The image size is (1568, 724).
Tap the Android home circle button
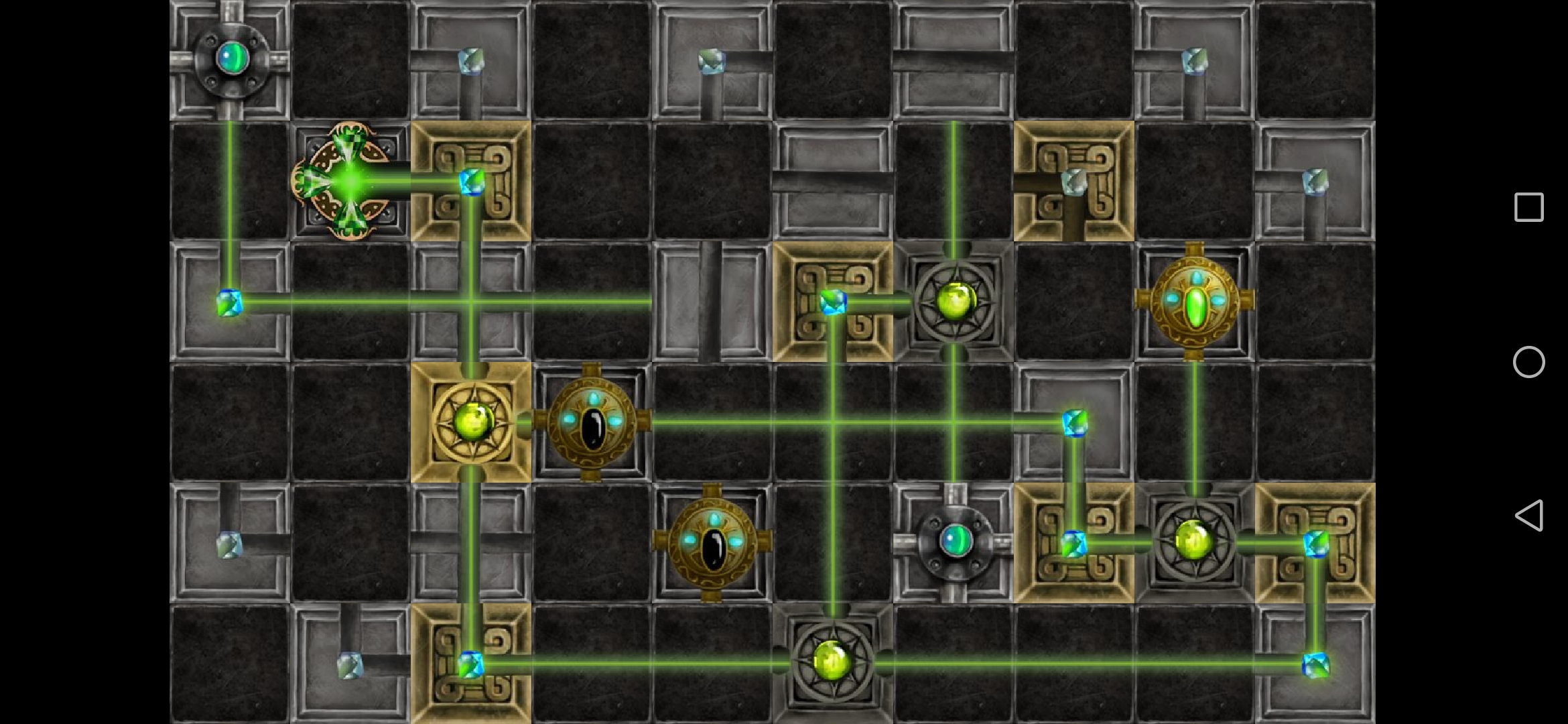pos(1529,362)
